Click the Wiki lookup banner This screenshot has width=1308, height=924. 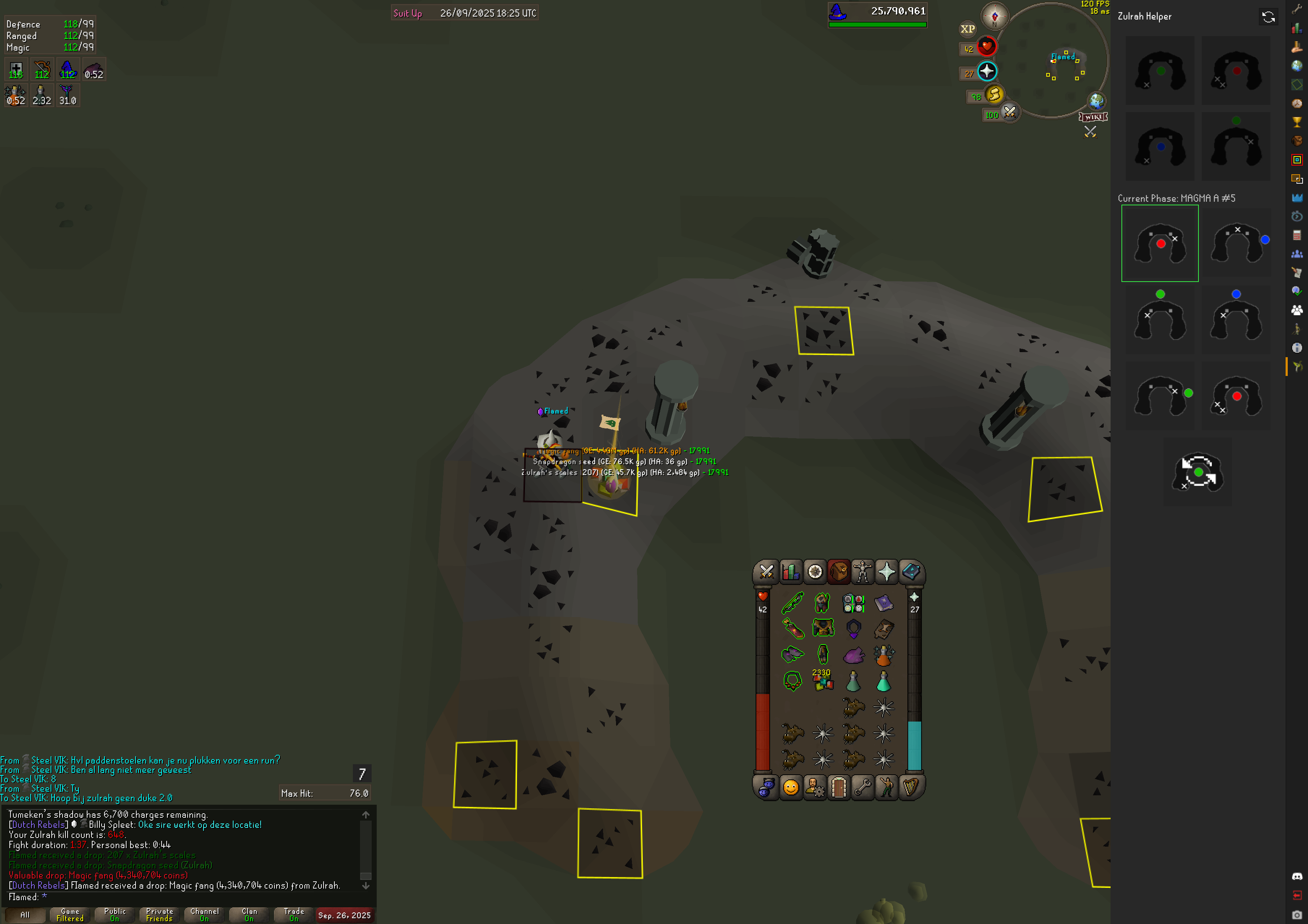click(x=1093, y=117)
